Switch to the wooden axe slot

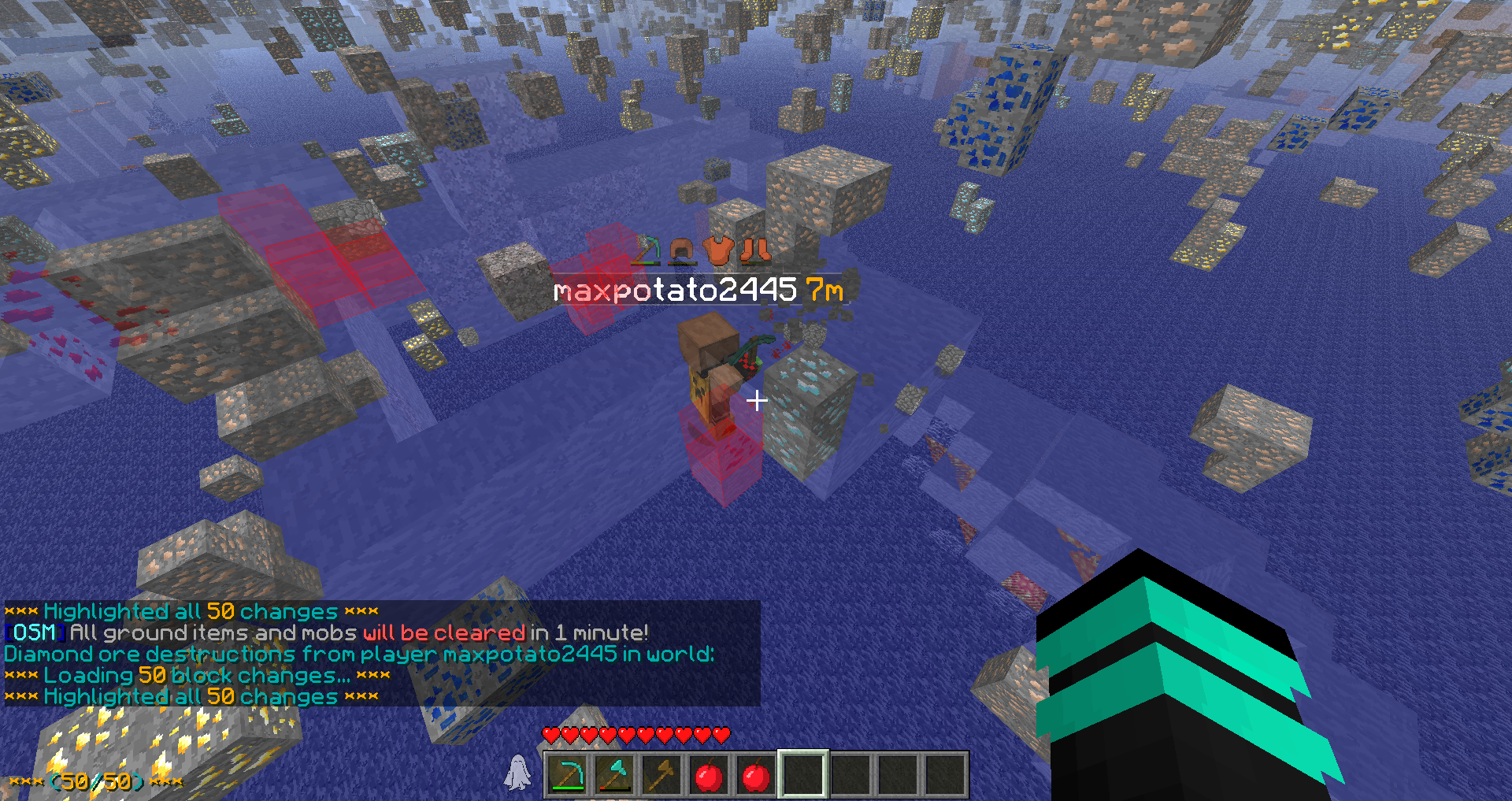pyautogui.click(x=661, y=775)
